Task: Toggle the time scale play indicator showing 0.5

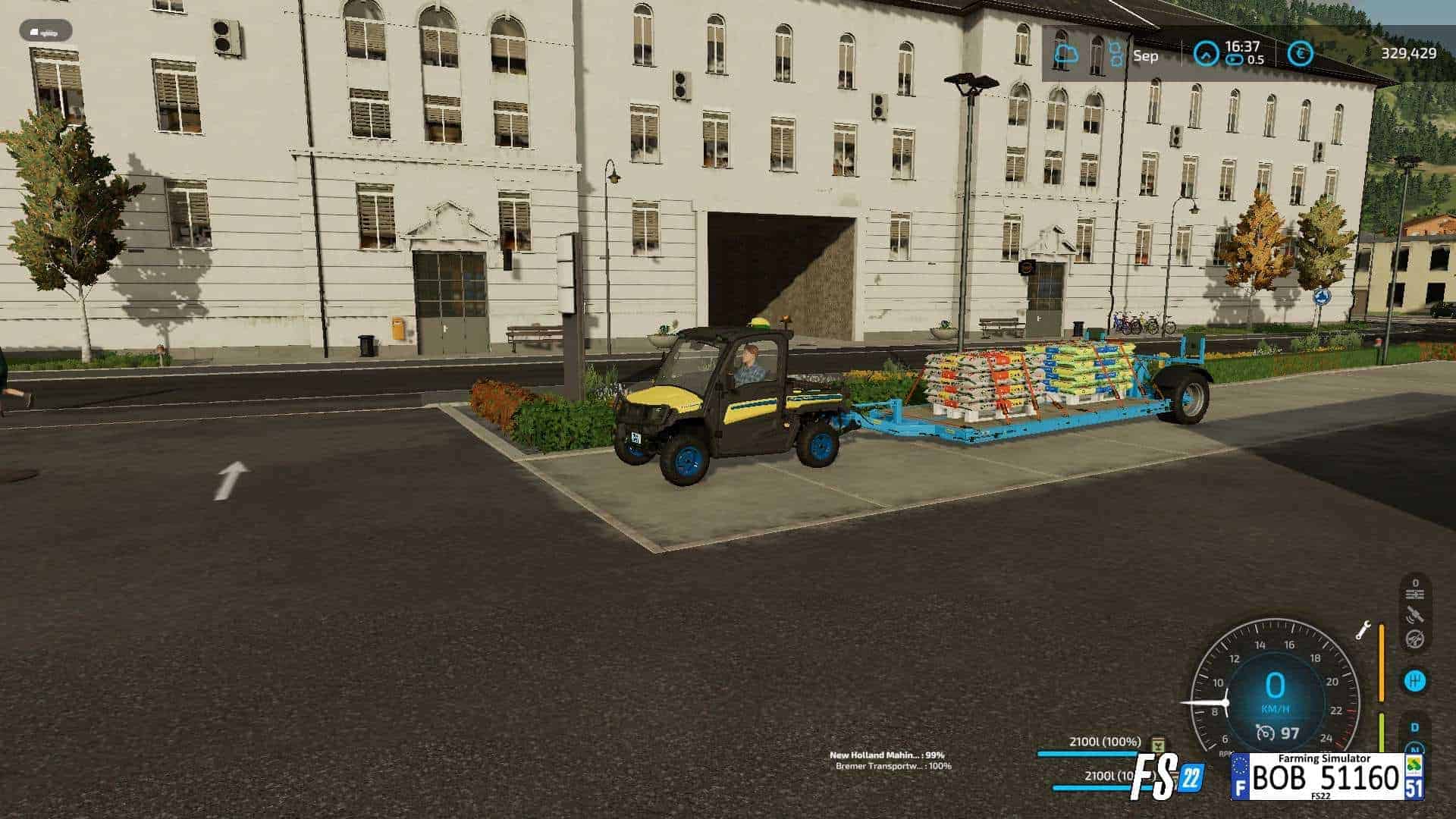Action: coord(1234,59)
